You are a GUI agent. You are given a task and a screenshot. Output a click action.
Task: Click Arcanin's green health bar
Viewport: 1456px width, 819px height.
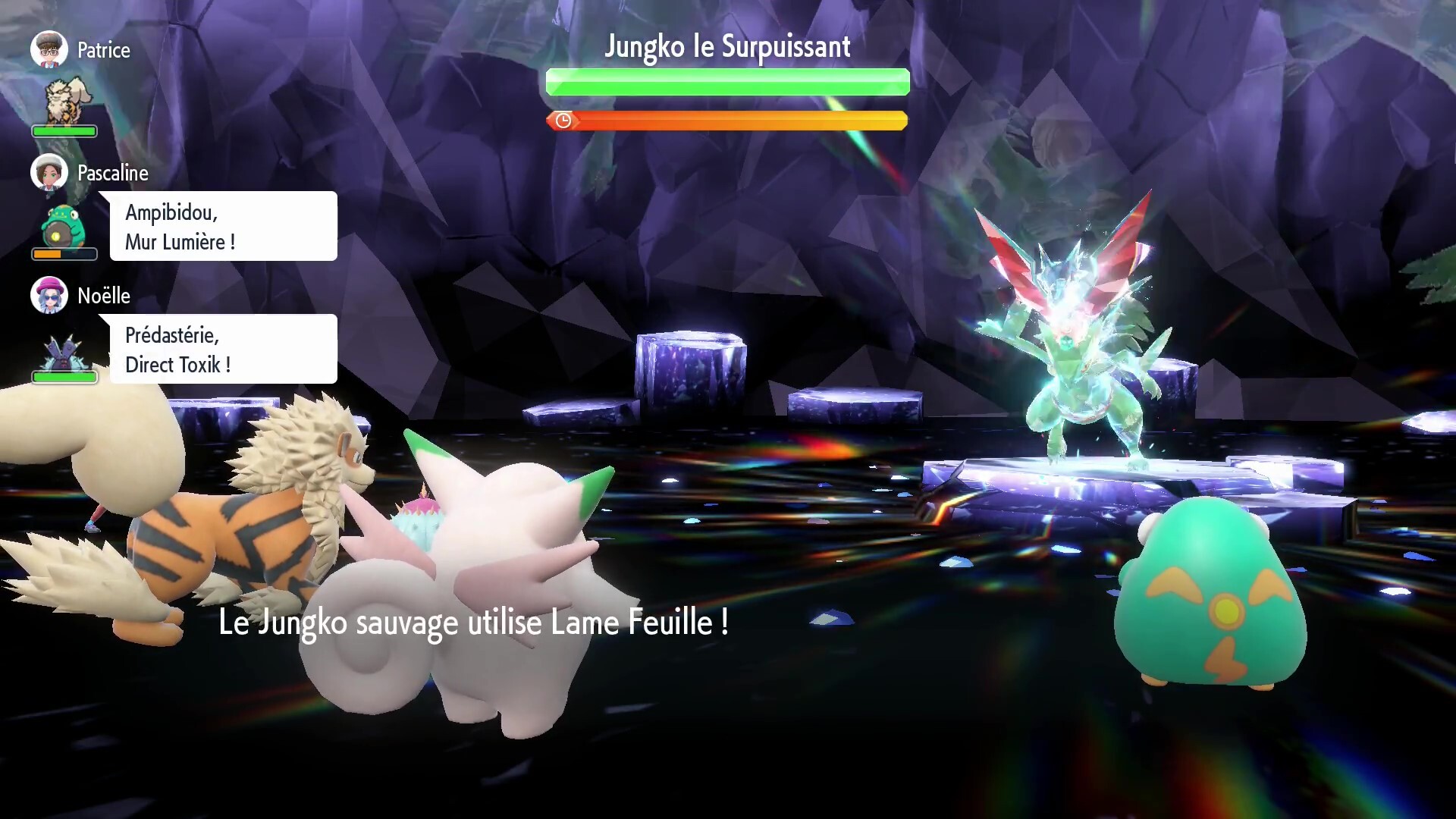pos(64,130)
